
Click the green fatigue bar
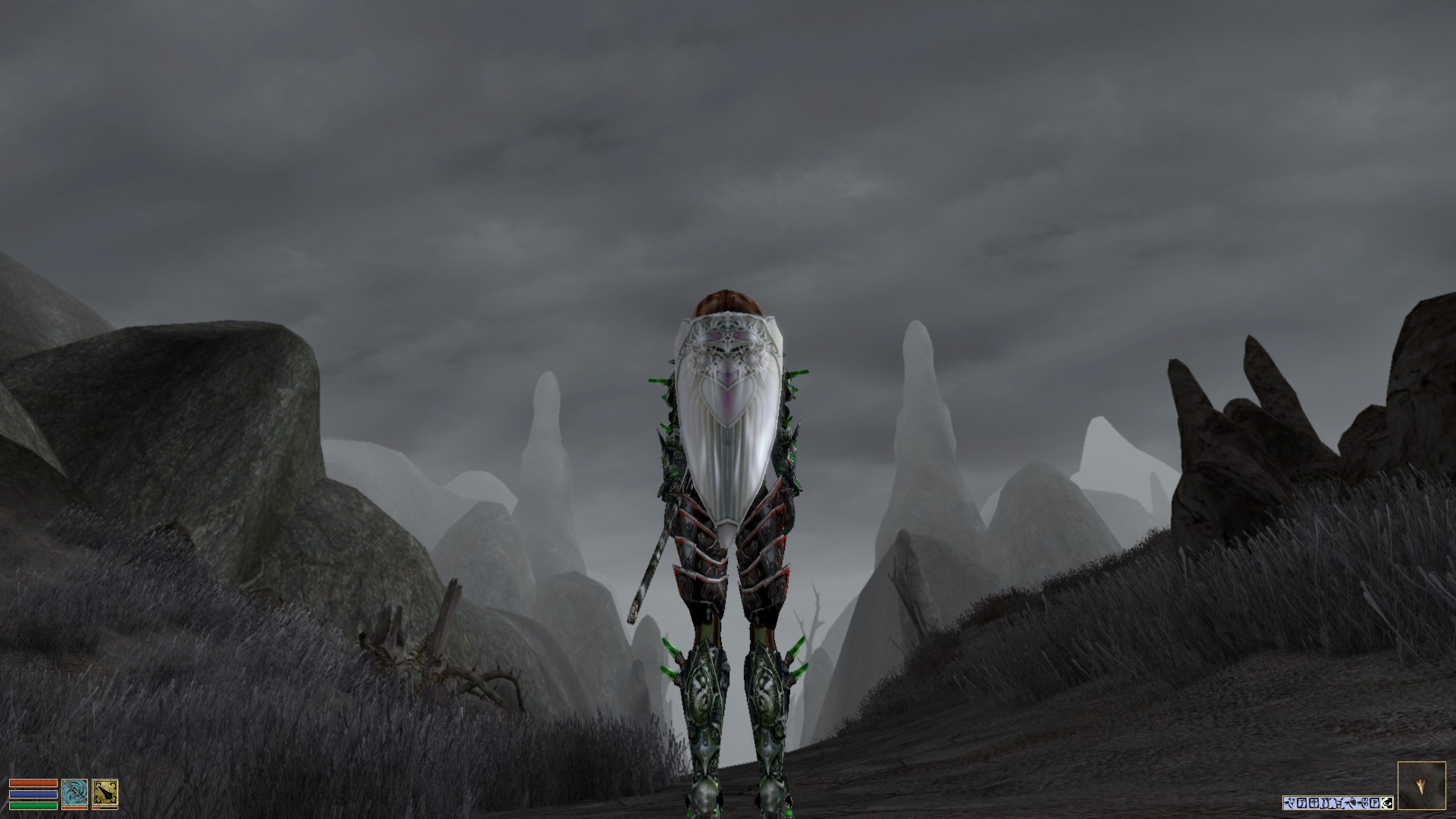33,805
